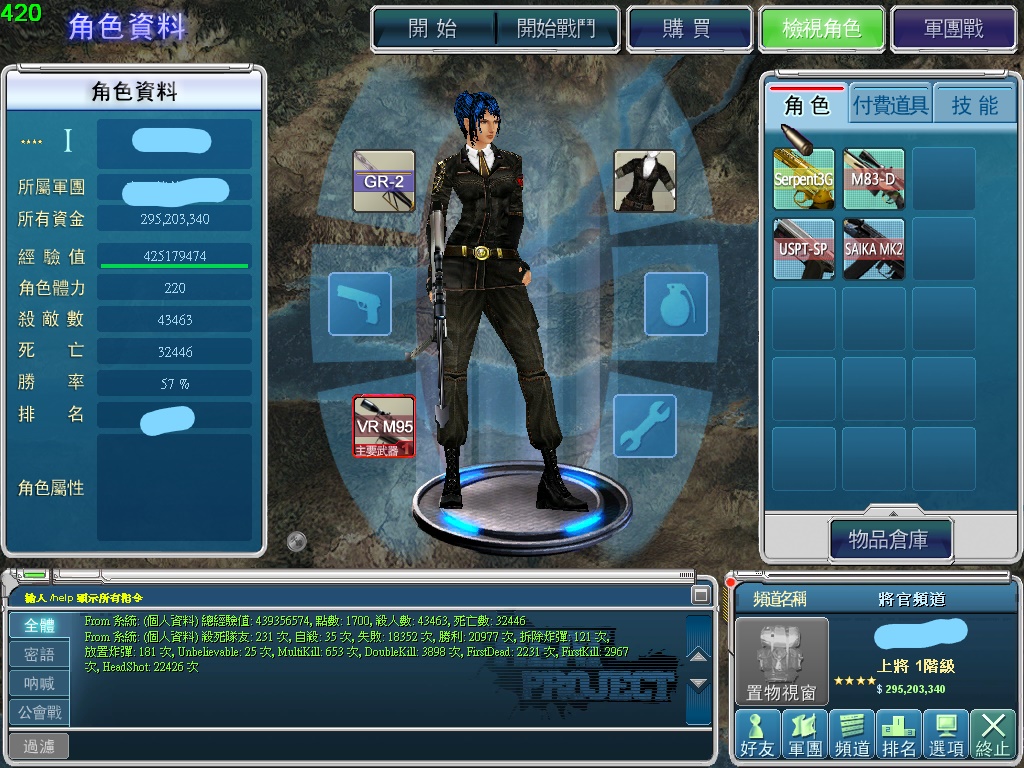The image size is (1024, 768).
Task: Exit the game with 終止 button
Action: (x=992, y=734)
